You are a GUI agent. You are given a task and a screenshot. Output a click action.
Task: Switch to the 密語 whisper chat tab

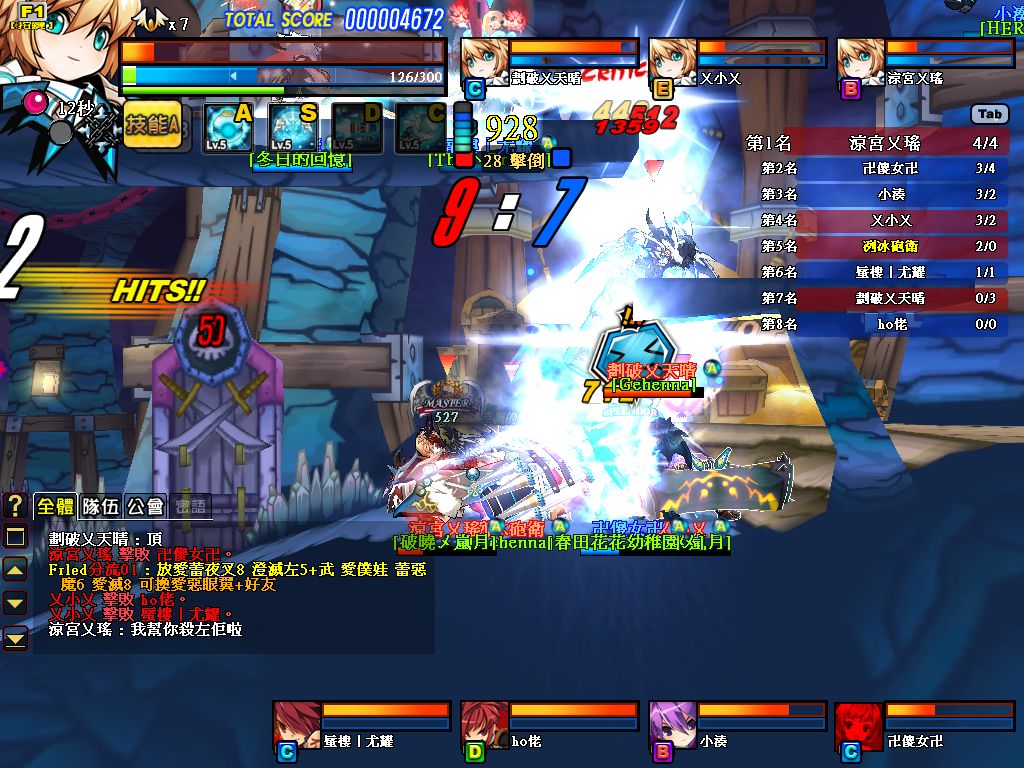coord(190,506)
